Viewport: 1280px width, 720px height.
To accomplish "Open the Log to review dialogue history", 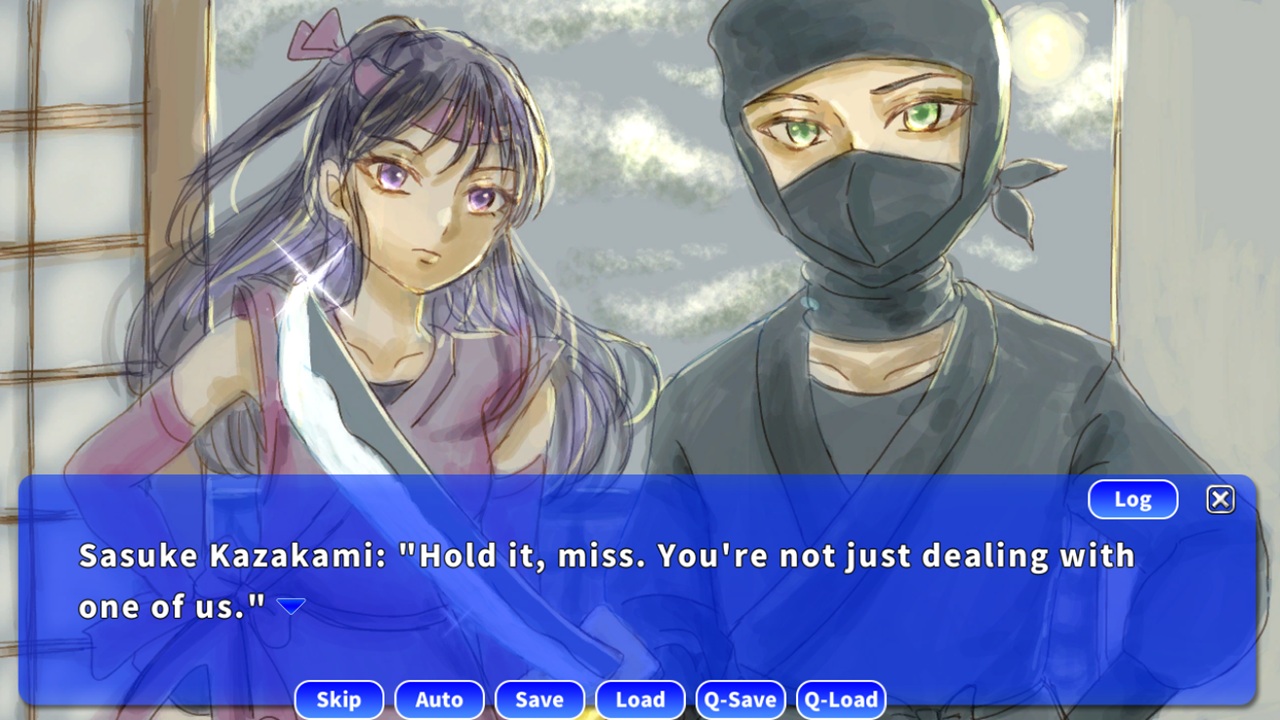I will click(x=1132, y=499).
